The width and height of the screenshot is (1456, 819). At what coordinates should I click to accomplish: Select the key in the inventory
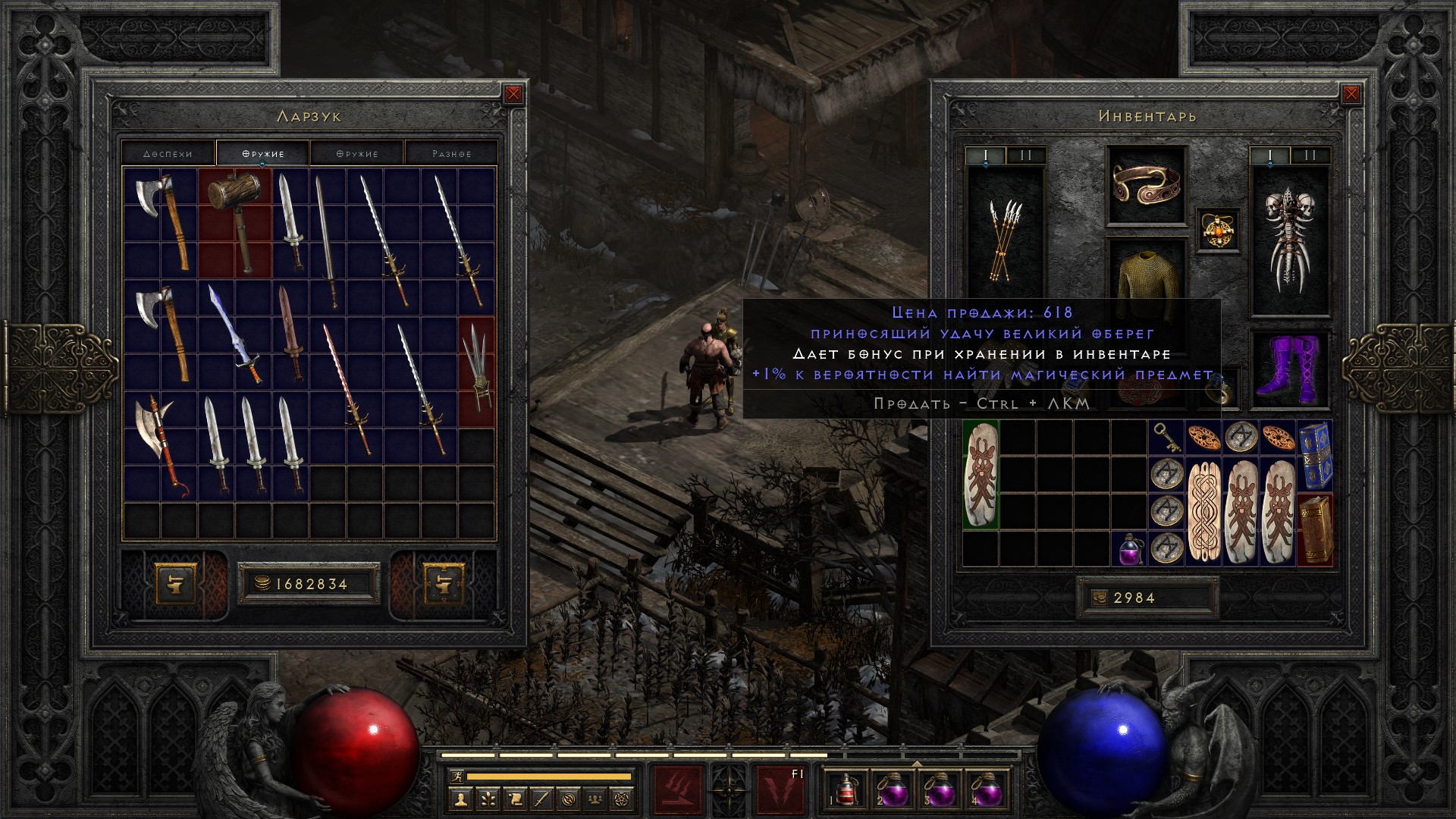pyautogui.click(x=1166, y=438)
